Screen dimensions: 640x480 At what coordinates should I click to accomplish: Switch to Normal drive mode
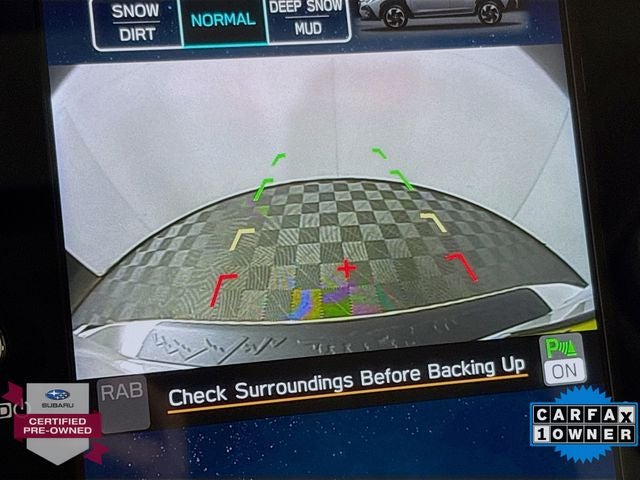point(223,20)
